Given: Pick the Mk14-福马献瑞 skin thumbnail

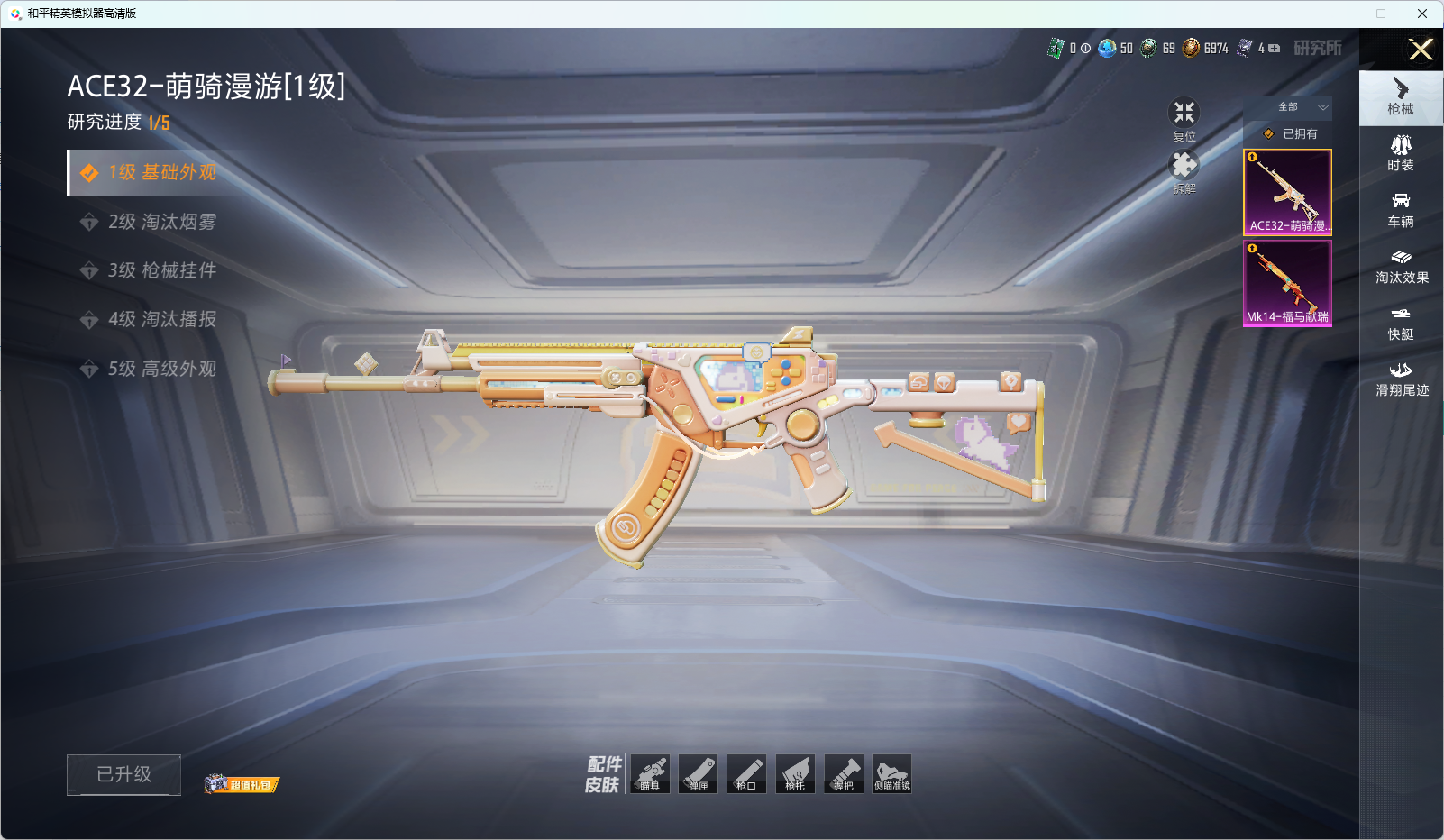Looking at the screenshot, I should tap(1287, 283).
